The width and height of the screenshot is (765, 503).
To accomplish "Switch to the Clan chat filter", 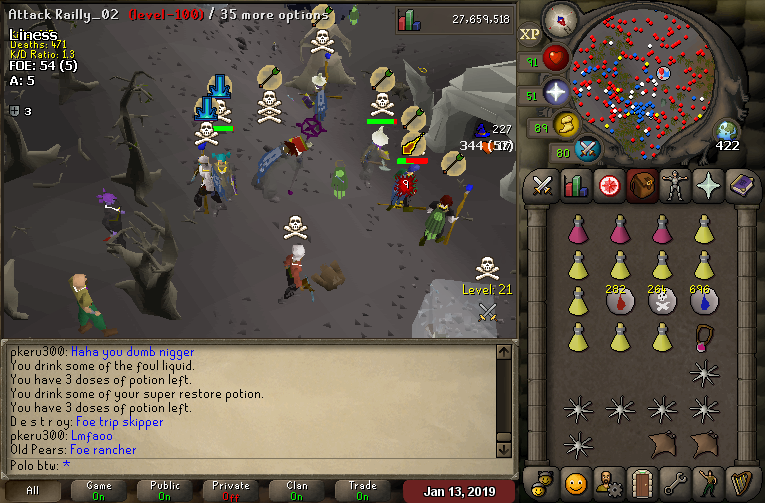I will (297, 490).
